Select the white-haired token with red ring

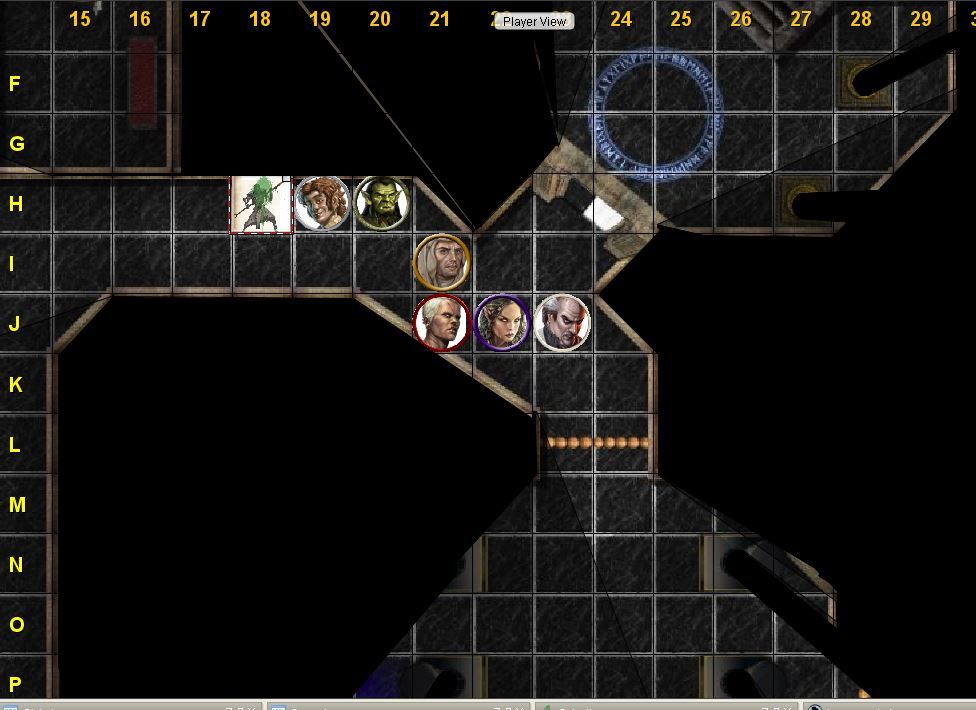coord(441,323)
